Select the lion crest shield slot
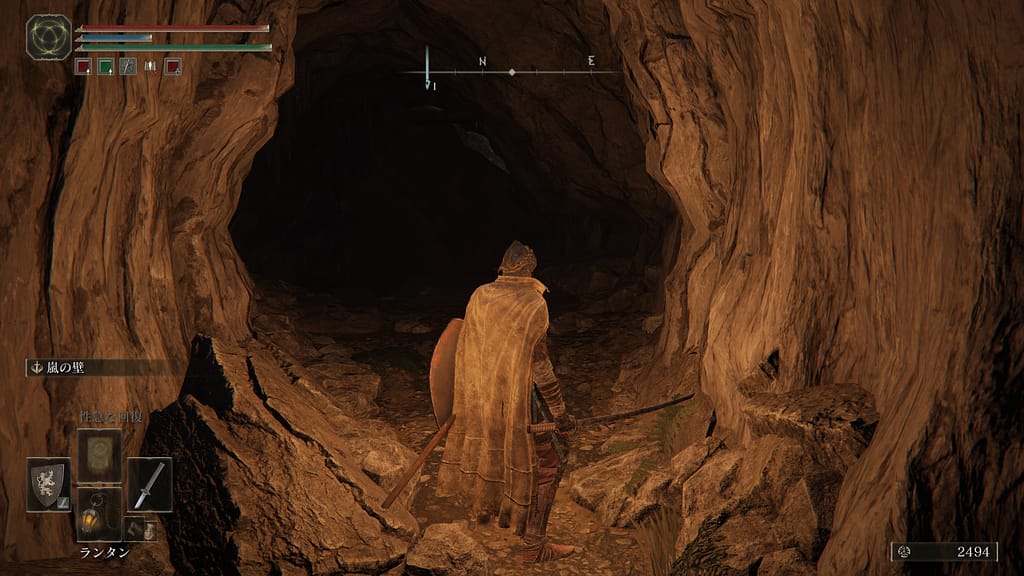Image resolution: width=1024 pixels, height=576 pixels. click(x=48, y=484)
